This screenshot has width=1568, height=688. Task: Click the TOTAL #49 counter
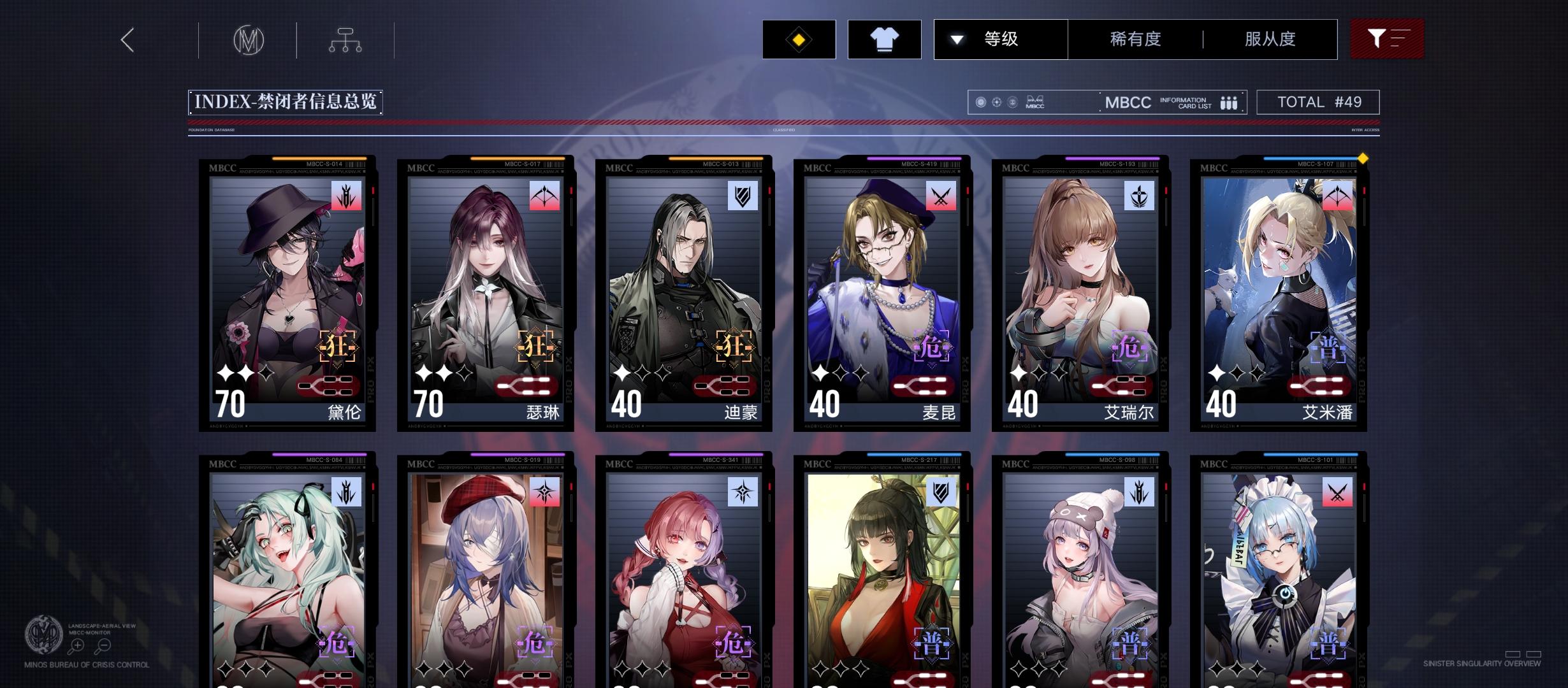pyautogui.click(x=1317, y=101)
